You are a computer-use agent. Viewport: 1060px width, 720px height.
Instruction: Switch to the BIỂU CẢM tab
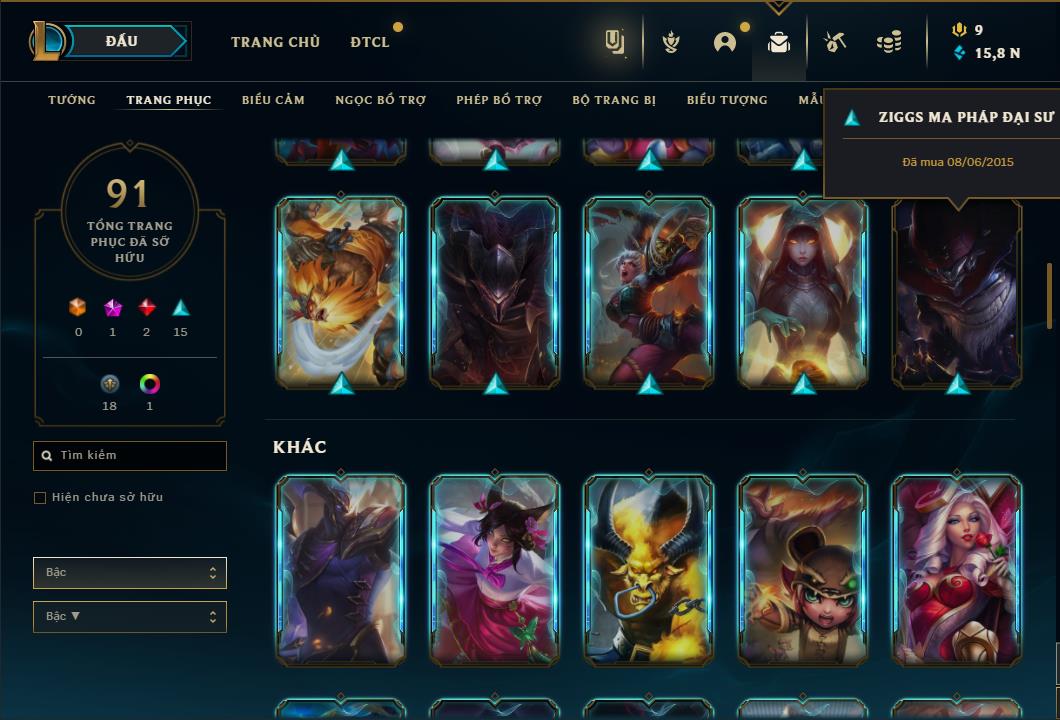[x=273, y=100]
